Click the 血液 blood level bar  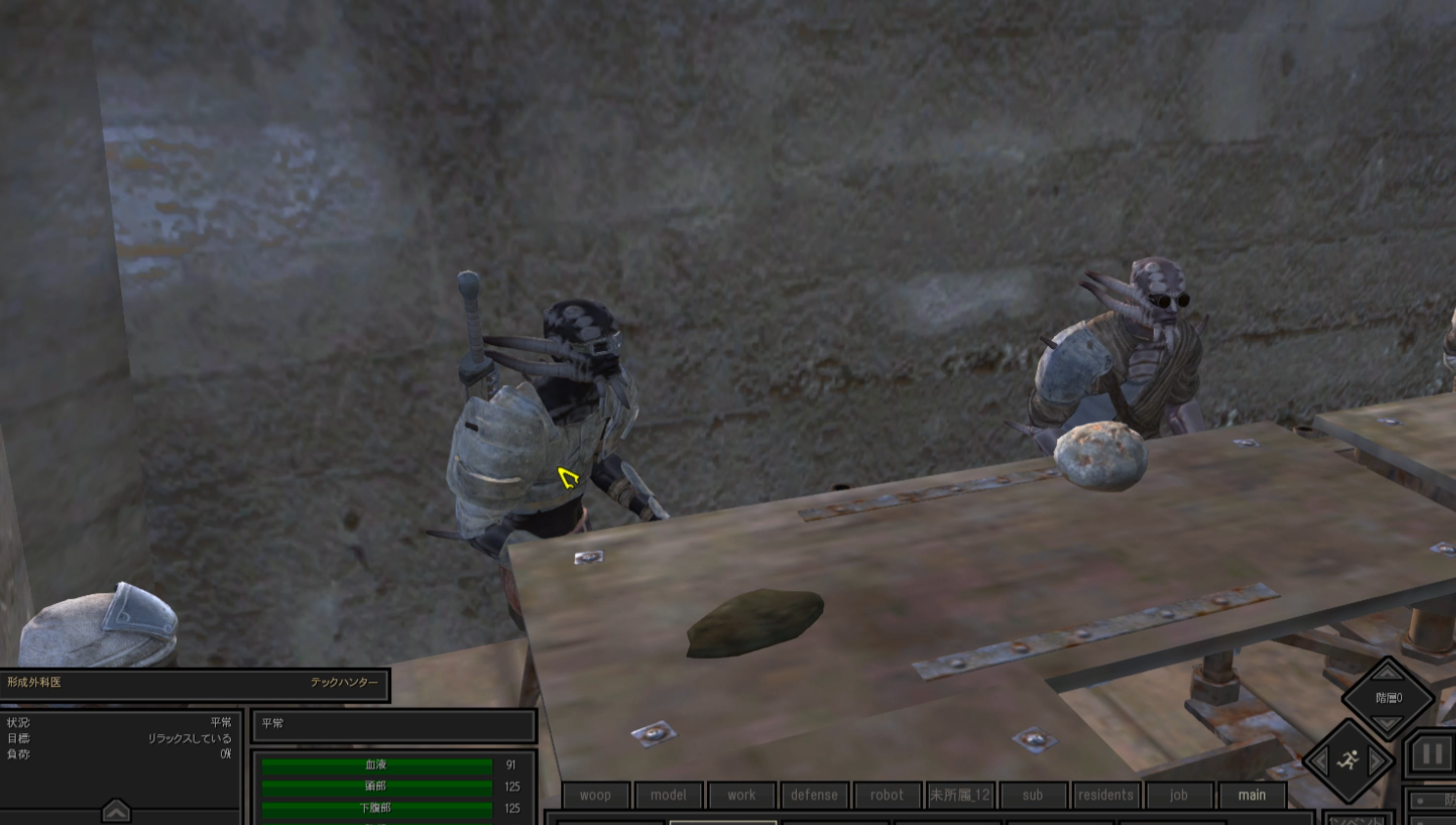[x=375, y=765]
